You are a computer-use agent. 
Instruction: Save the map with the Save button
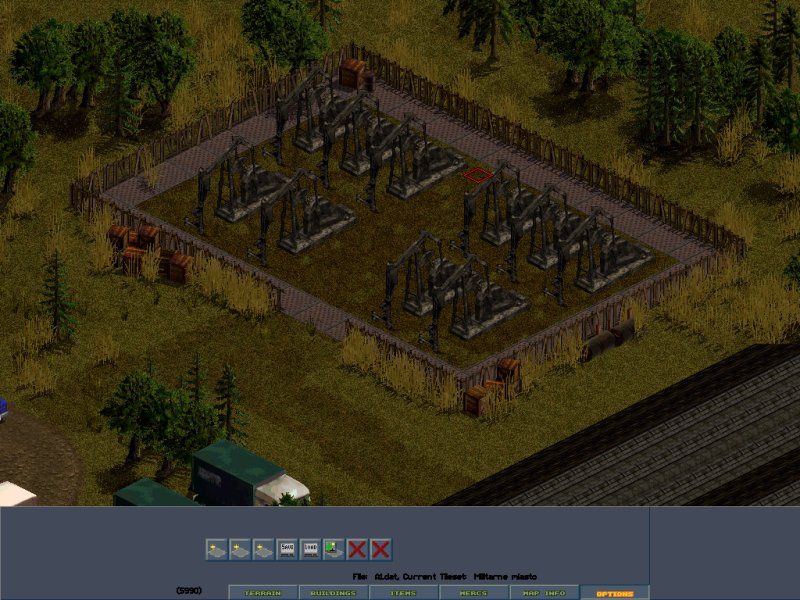point(287,549)
